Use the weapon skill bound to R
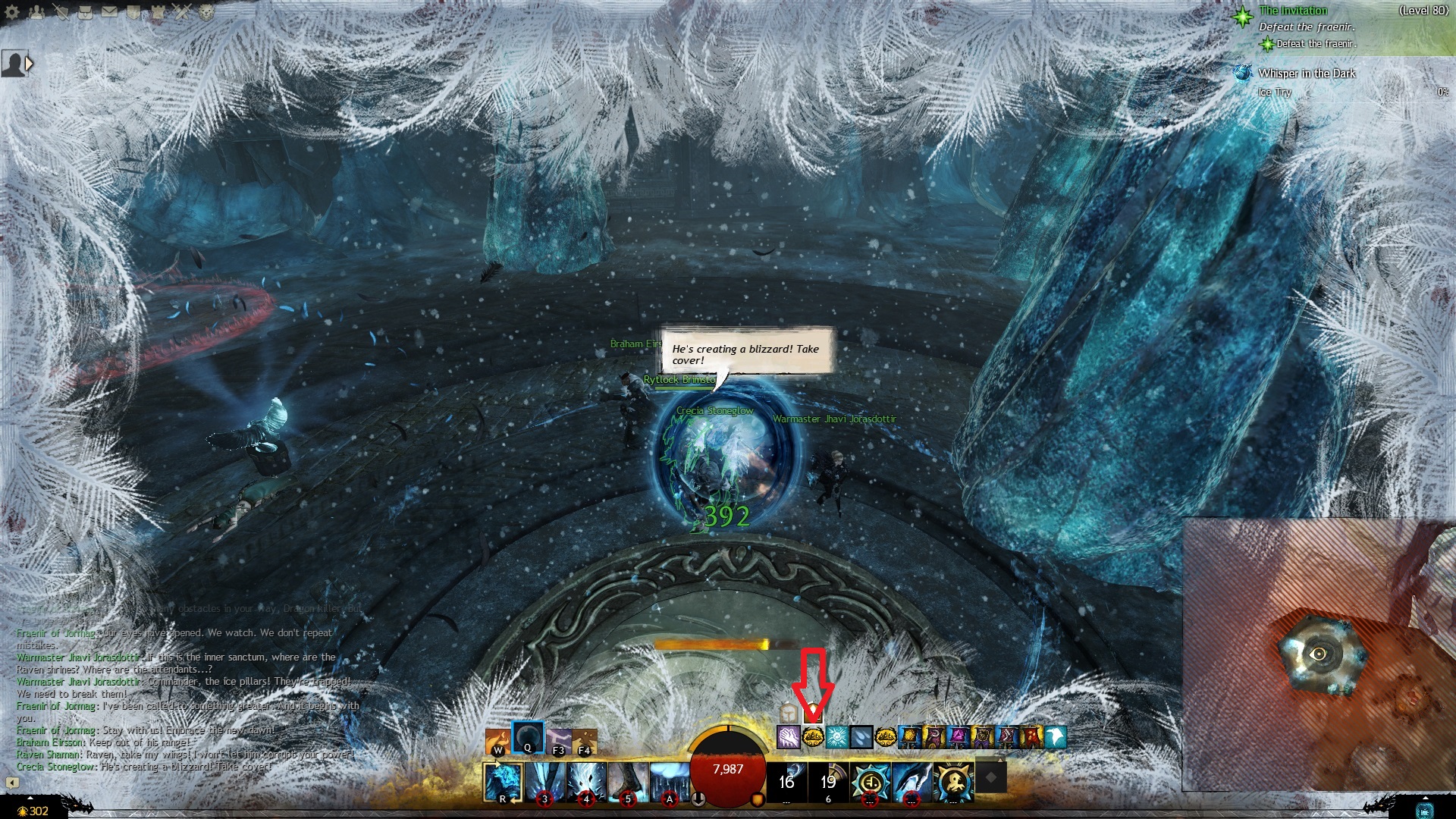 click(503, 782)
